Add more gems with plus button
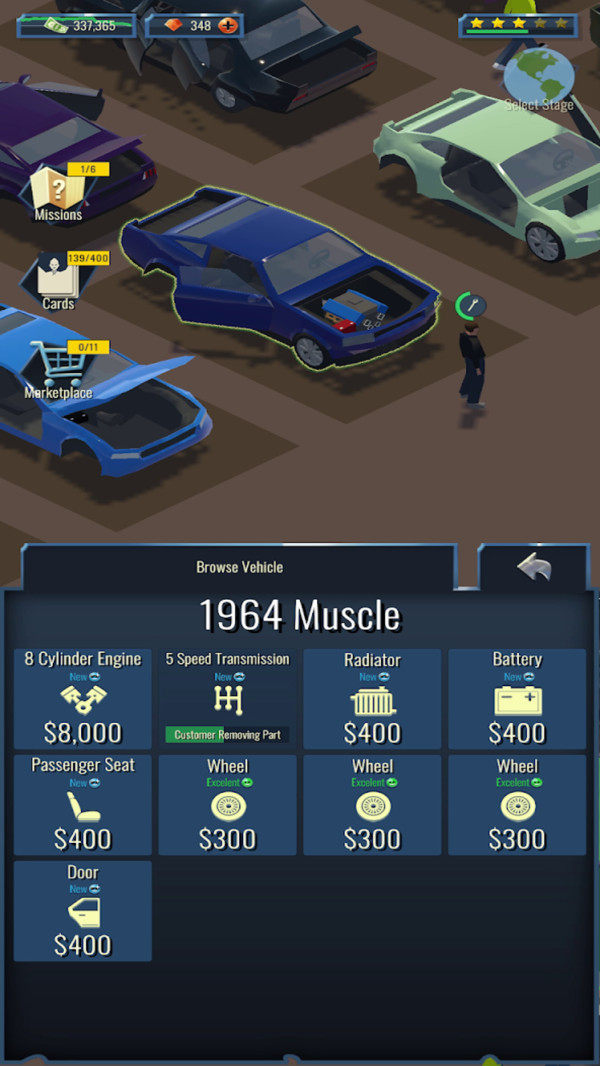Image resolution: width=600 pixels, height=1066 pixels. point(228,25)
